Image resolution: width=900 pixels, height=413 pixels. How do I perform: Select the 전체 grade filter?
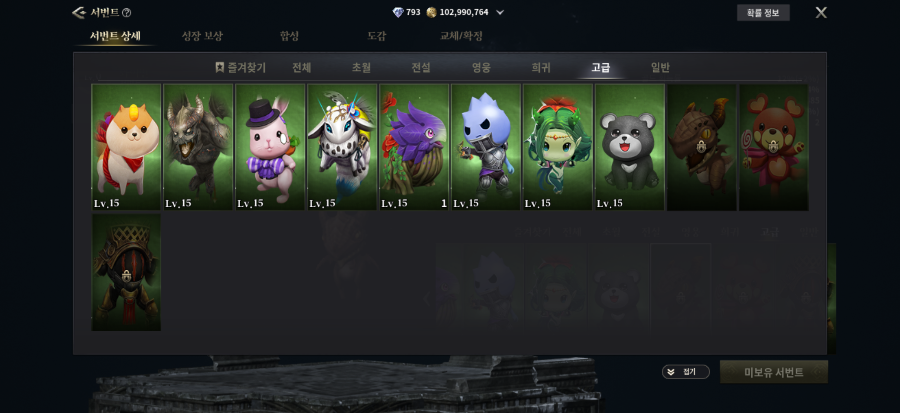pyautogui.click(x=301, y=68)
